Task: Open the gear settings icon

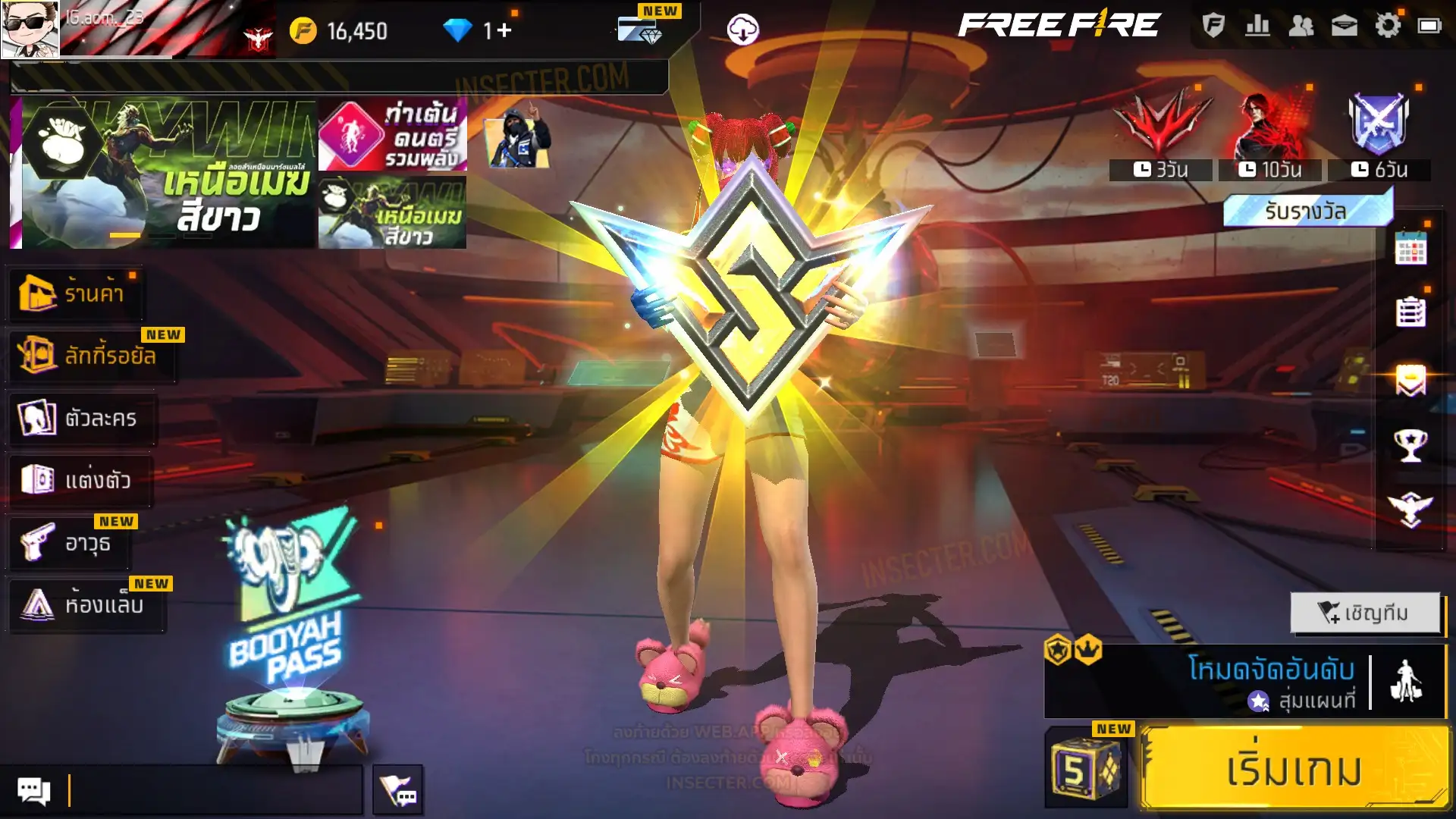Action: point(1388,26)
